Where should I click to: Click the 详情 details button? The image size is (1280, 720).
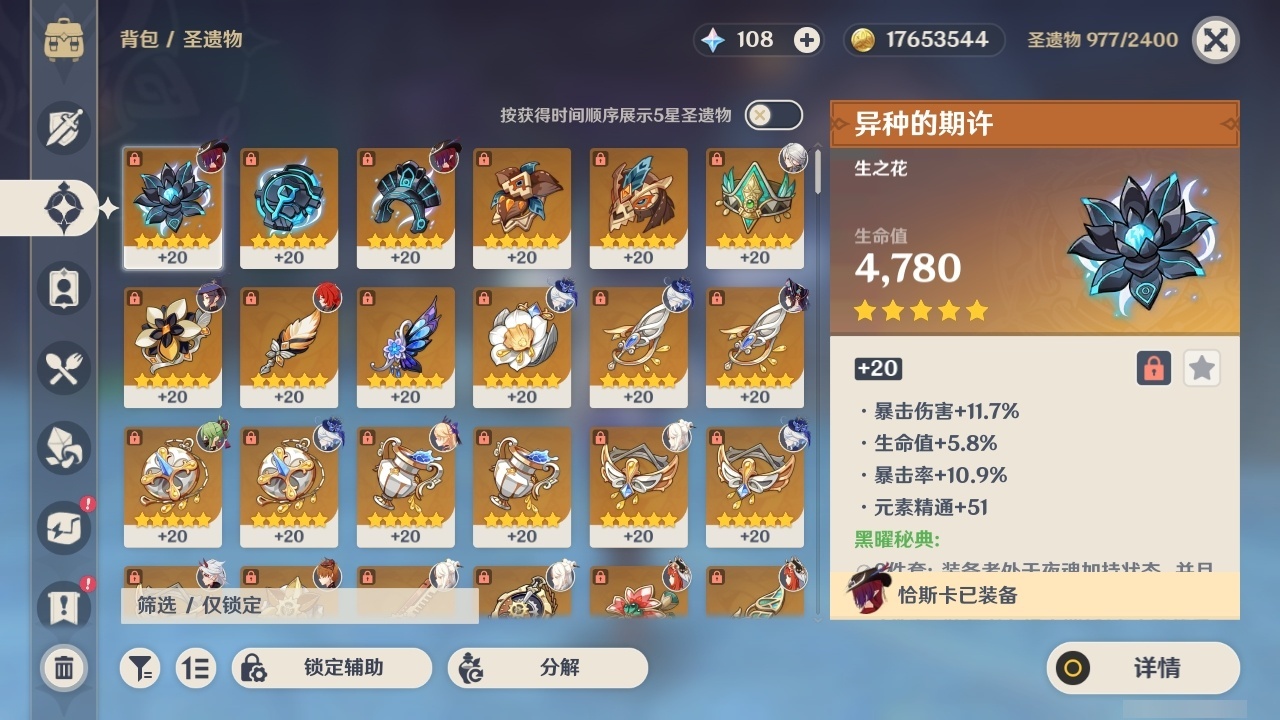tap(1142, 668)
